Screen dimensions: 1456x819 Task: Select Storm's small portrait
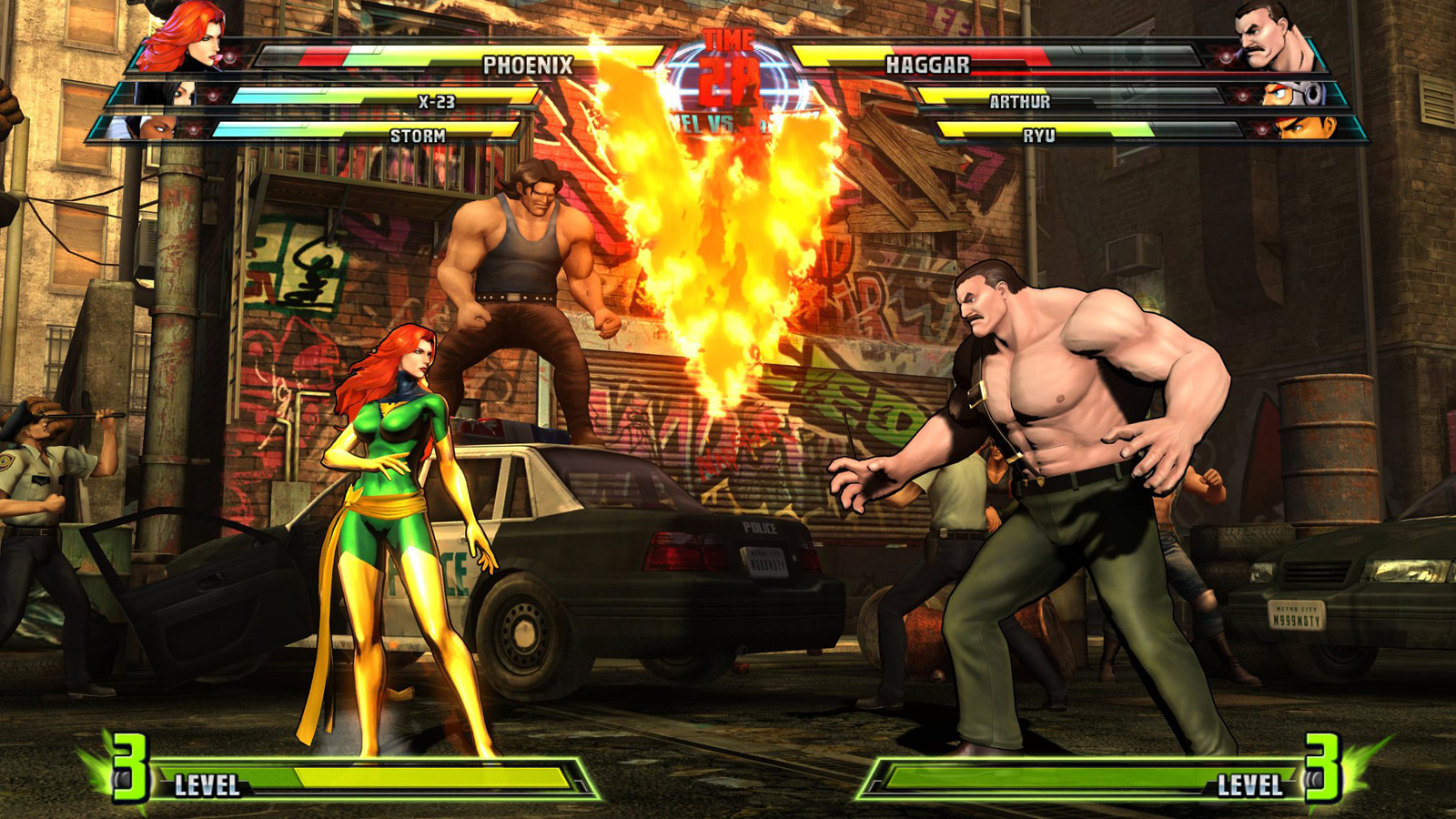click(x=161, y=127)
